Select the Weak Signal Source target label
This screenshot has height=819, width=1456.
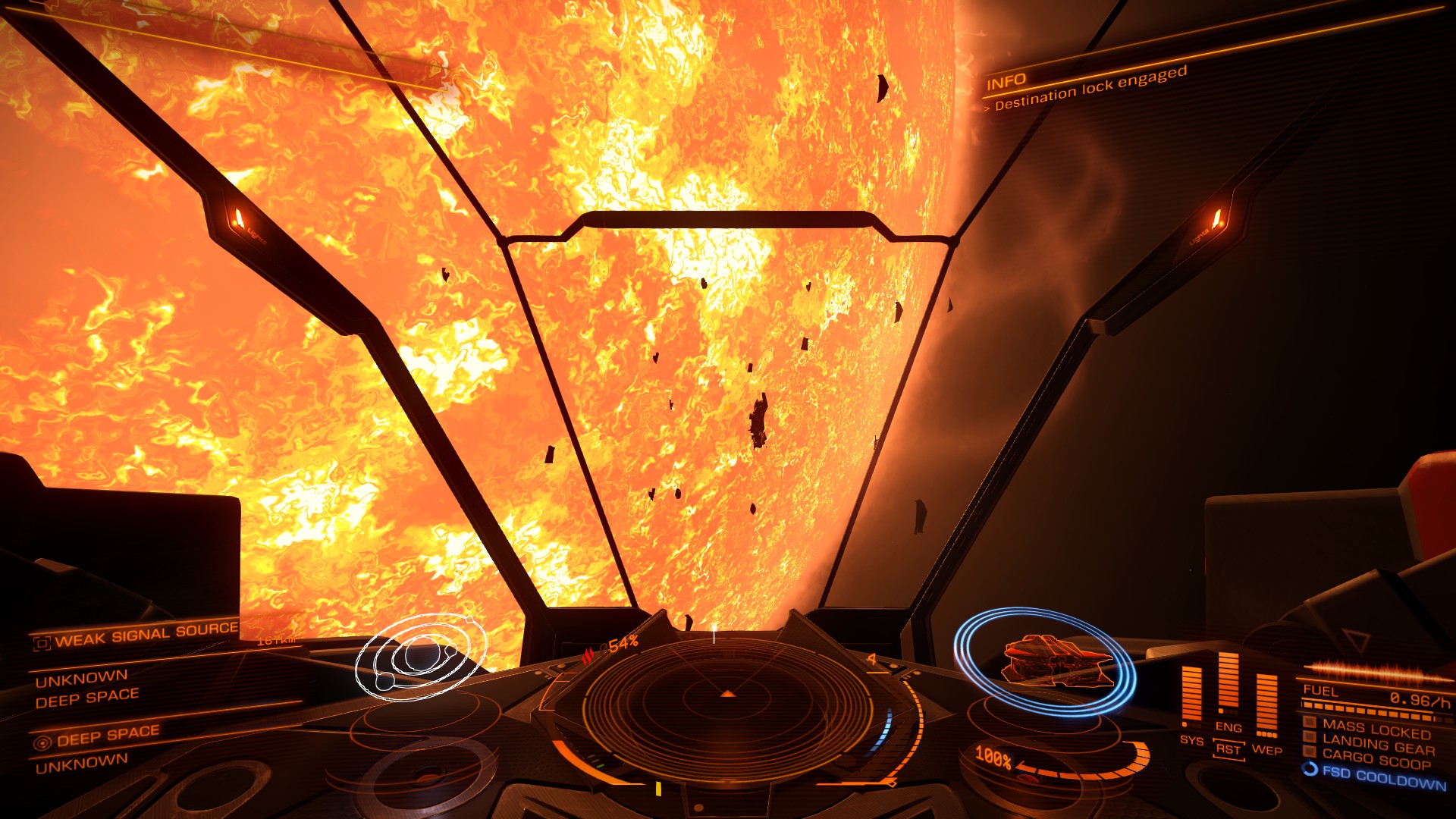tap(146, 635)
